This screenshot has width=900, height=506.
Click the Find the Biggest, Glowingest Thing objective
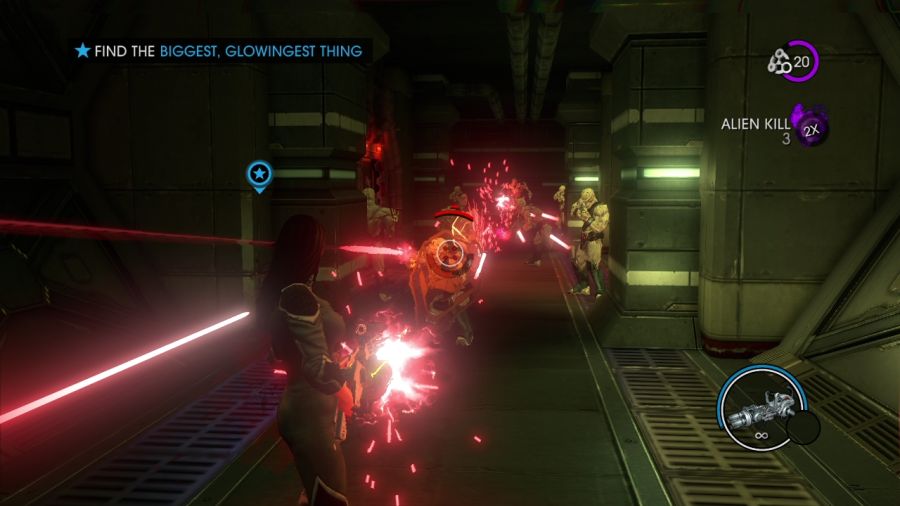click(220, 50)
